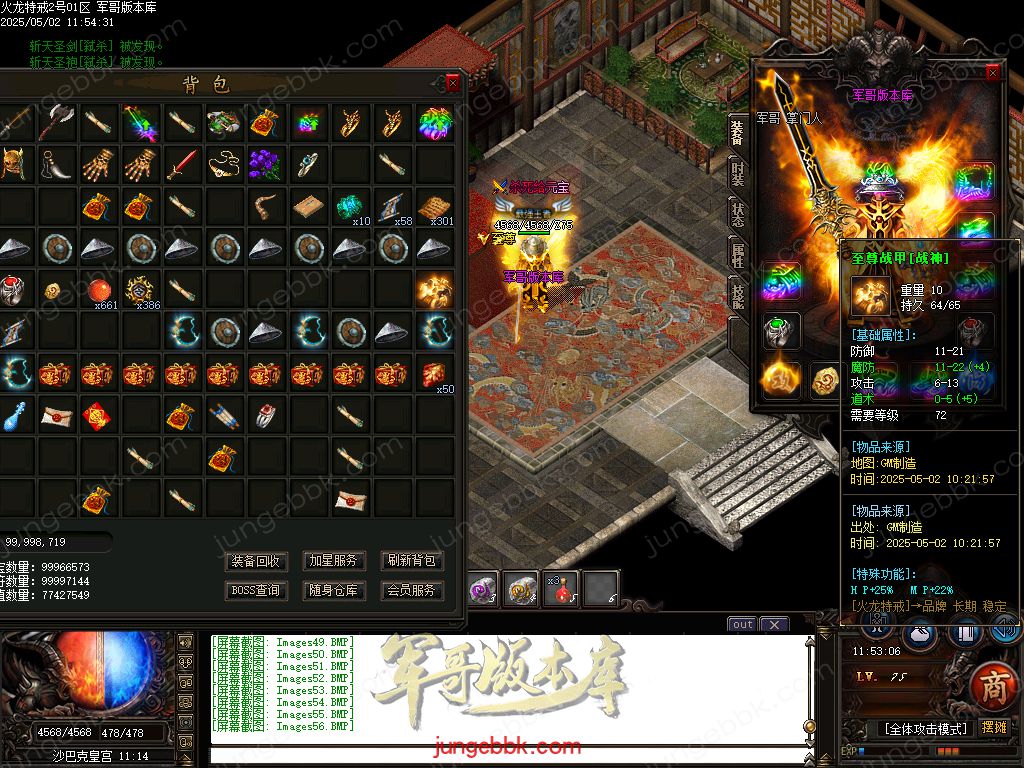
Task: Select the battle axe in the backpack
Action: [55, 123]
